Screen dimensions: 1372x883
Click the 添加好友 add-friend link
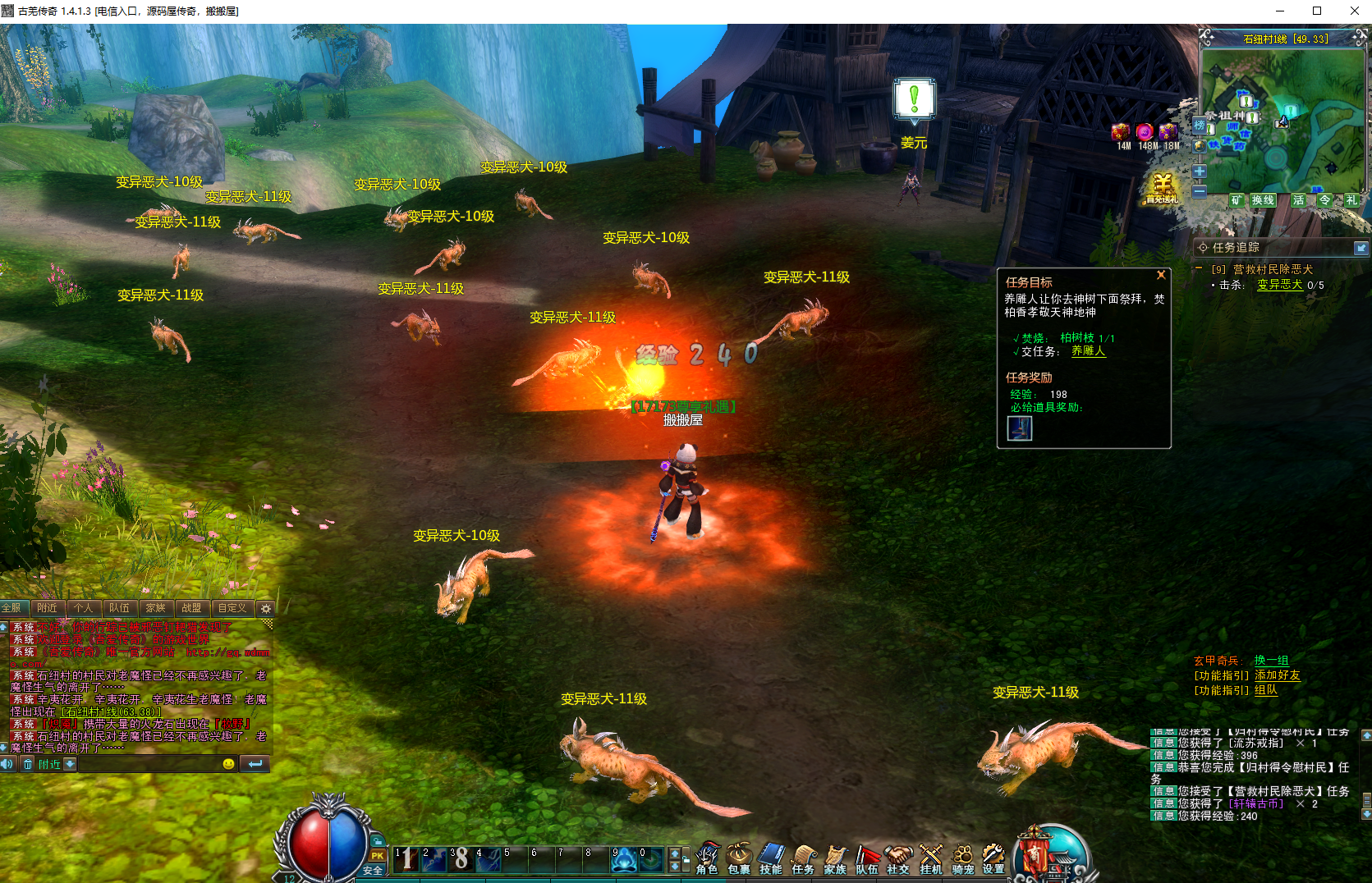click(1277, 675)
